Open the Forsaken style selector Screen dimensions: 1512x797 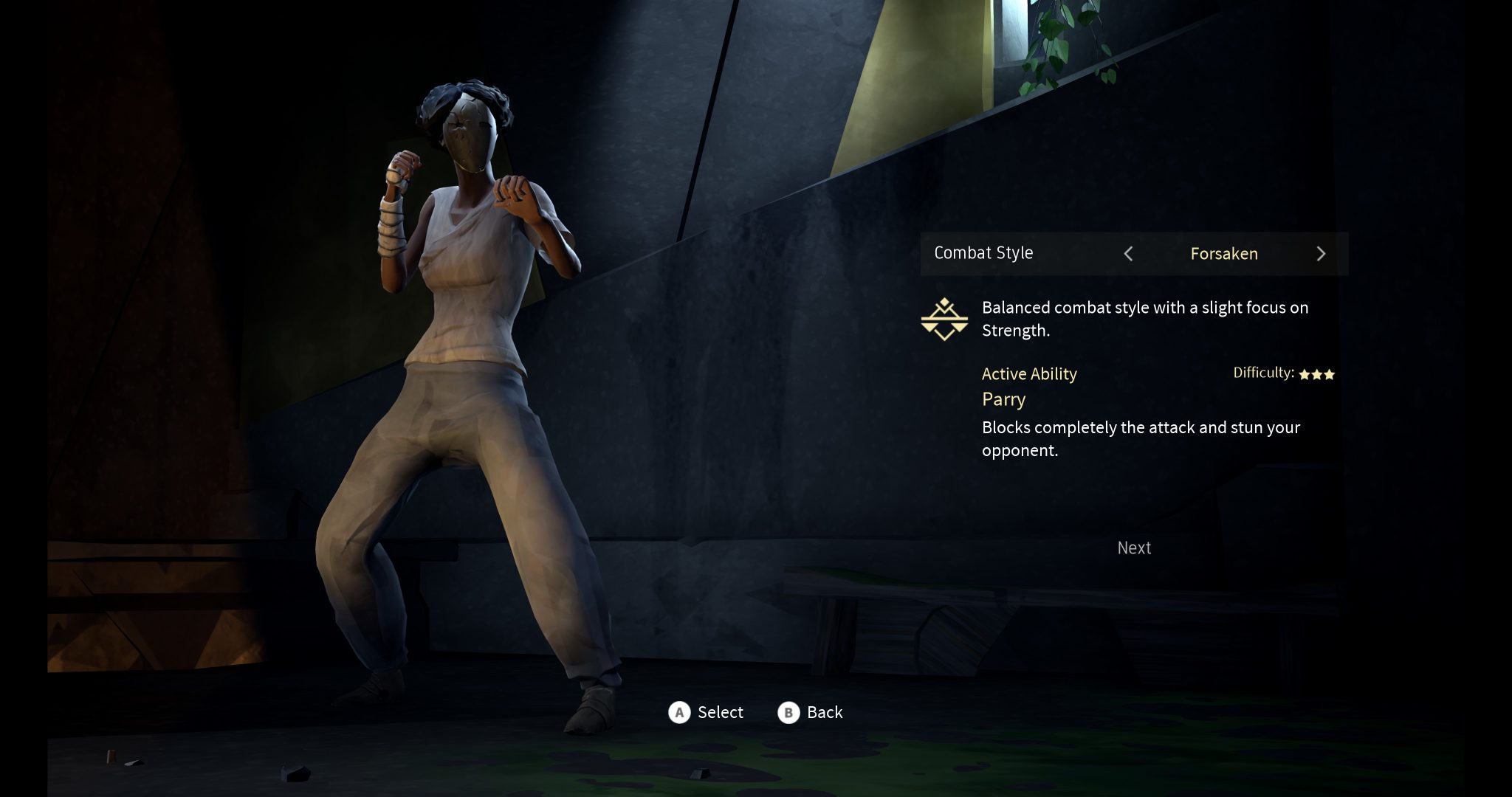1224,254
